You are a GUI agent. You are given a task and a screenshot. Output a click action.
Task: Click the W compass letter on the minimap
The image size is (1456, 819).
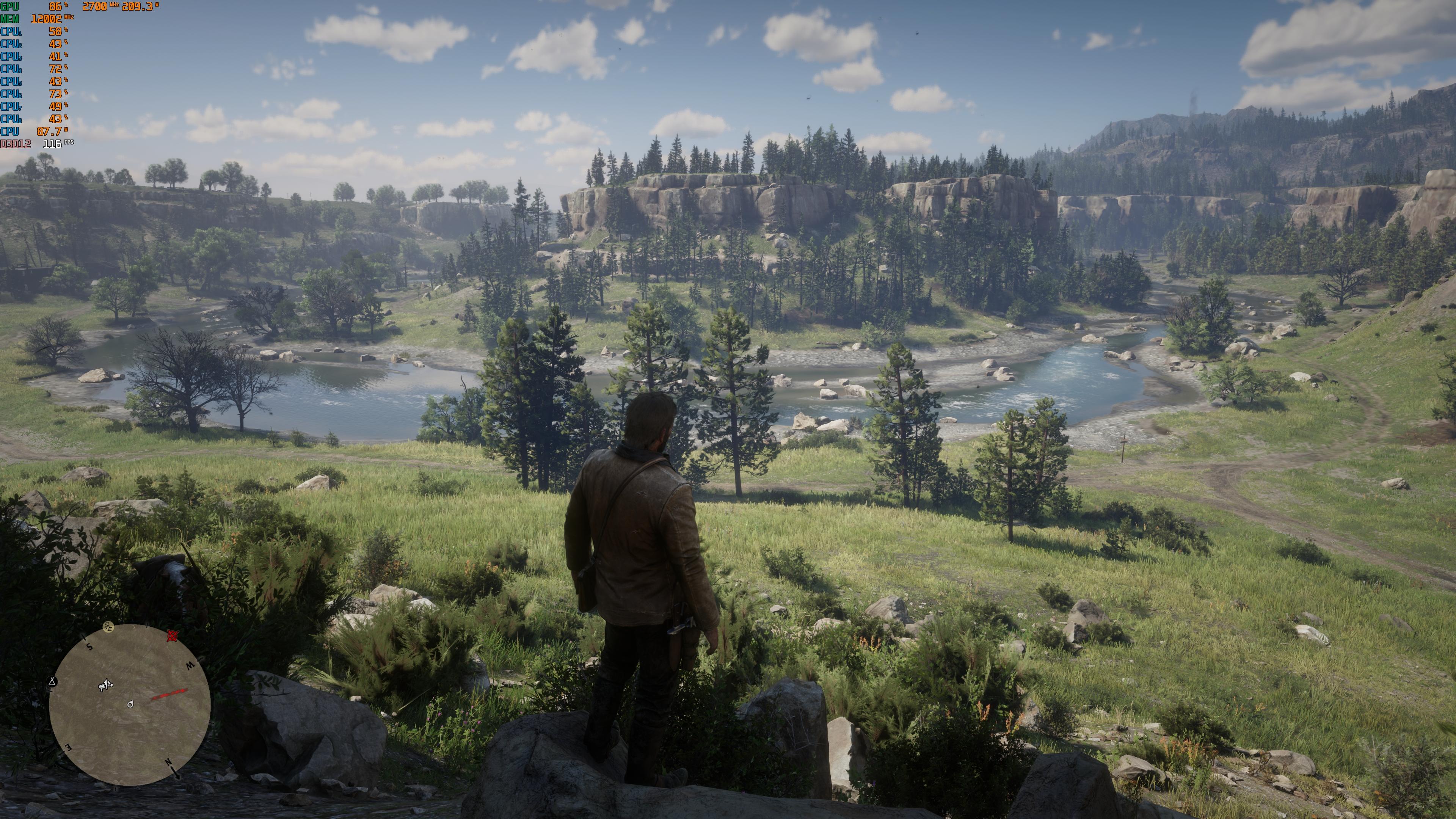pos(191,666)
